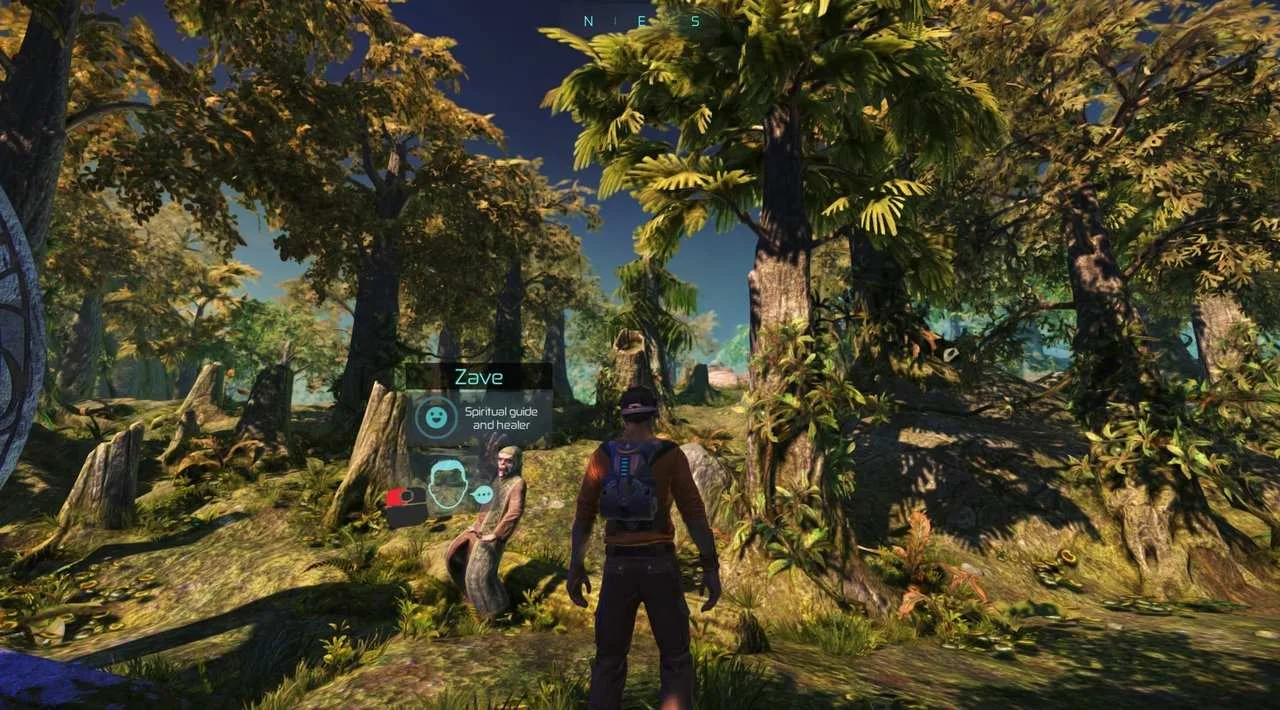Click the smiley face mood icon

click(434, 416)
